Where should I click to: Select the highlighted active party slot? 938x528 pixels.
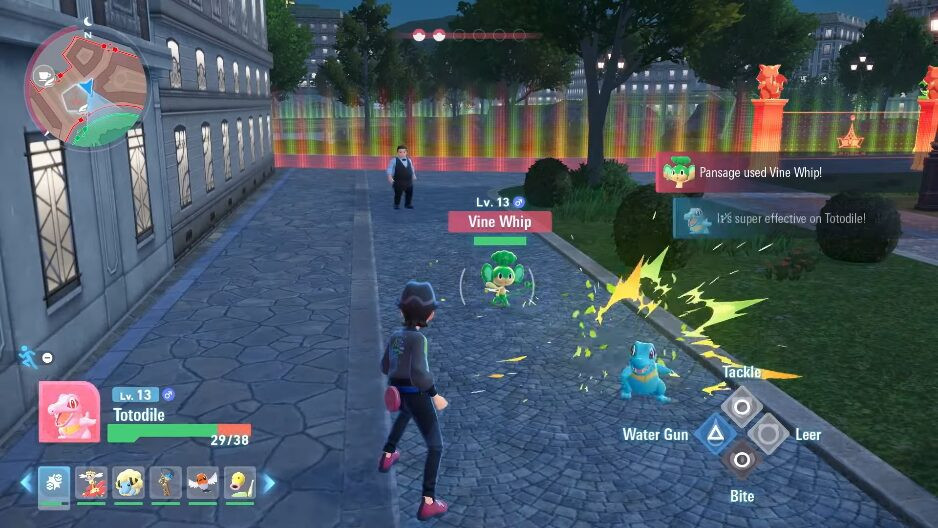[54, 484]
